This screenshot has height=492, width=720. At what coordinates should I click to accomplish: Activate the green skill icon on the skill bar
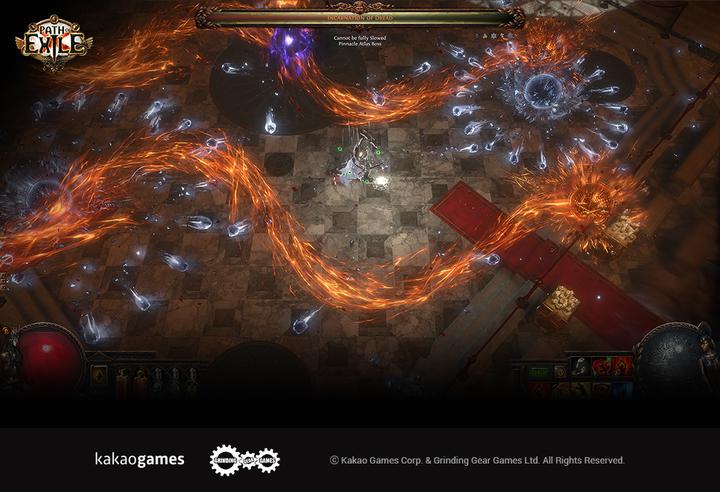(539, 372)
